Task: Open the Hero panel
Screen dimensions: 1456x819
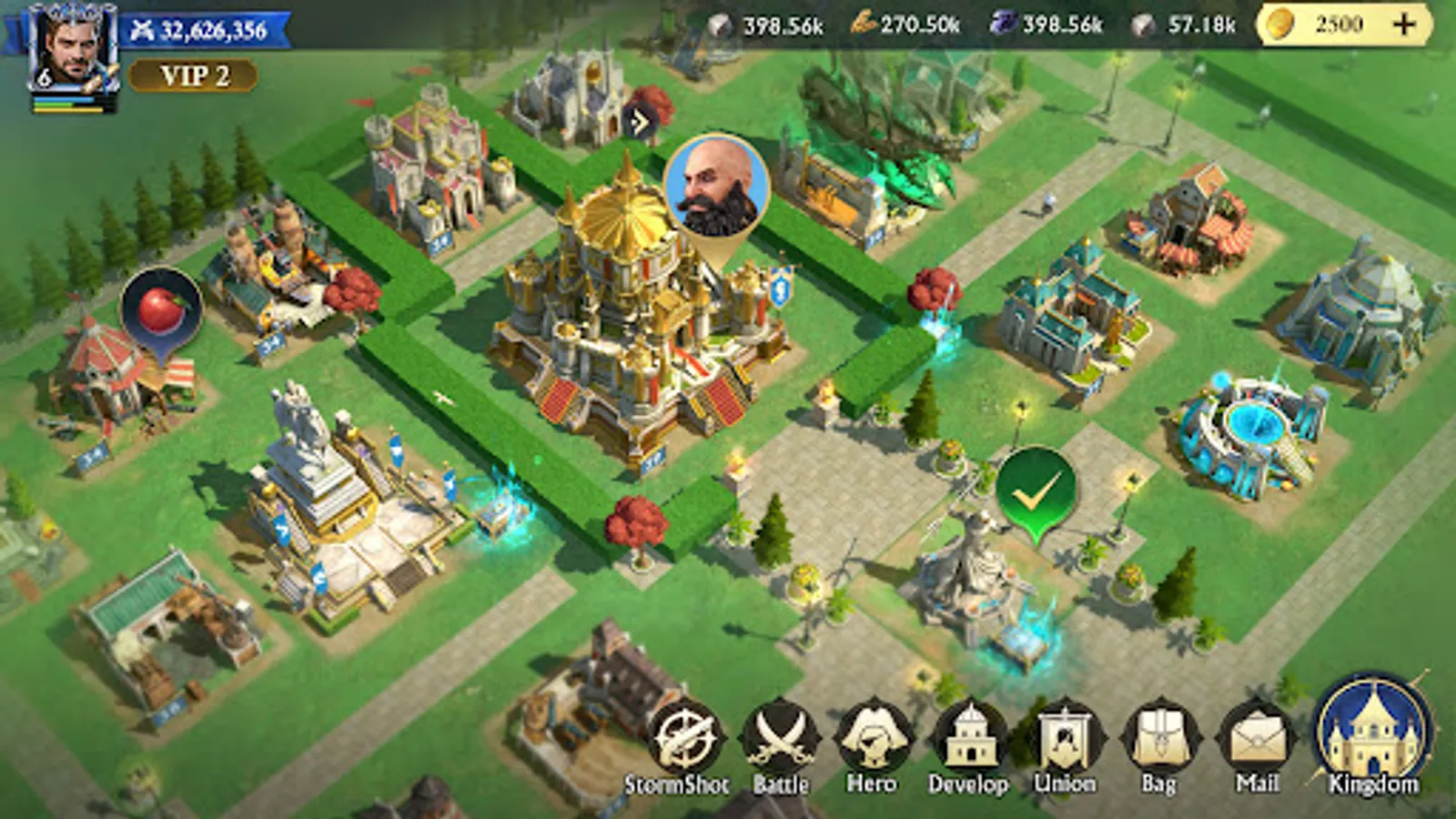Action: click(874, 737)
